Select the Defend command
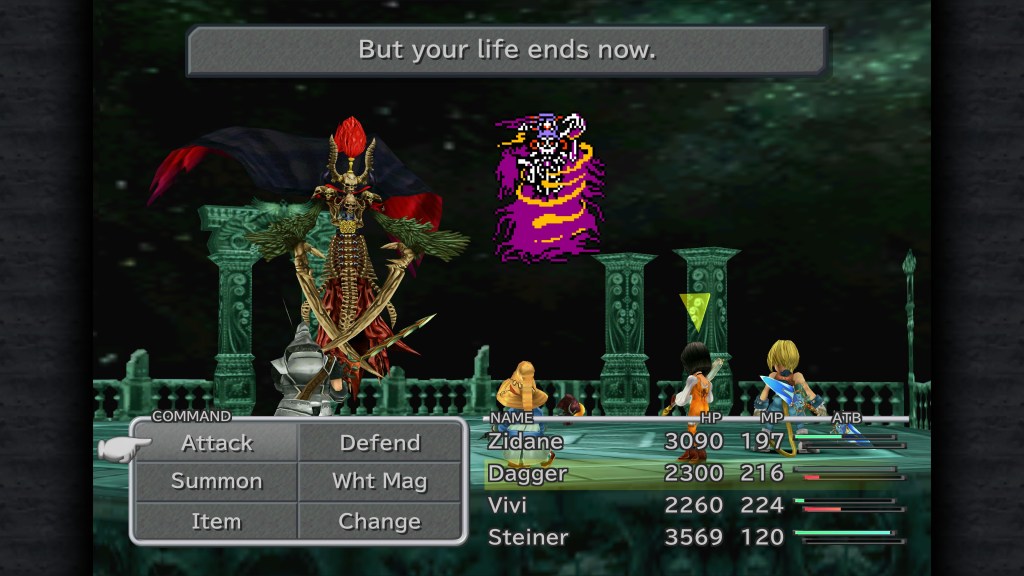Viewport: 1024px width, 576px height. pyautogui.click(x=380, y=443)
